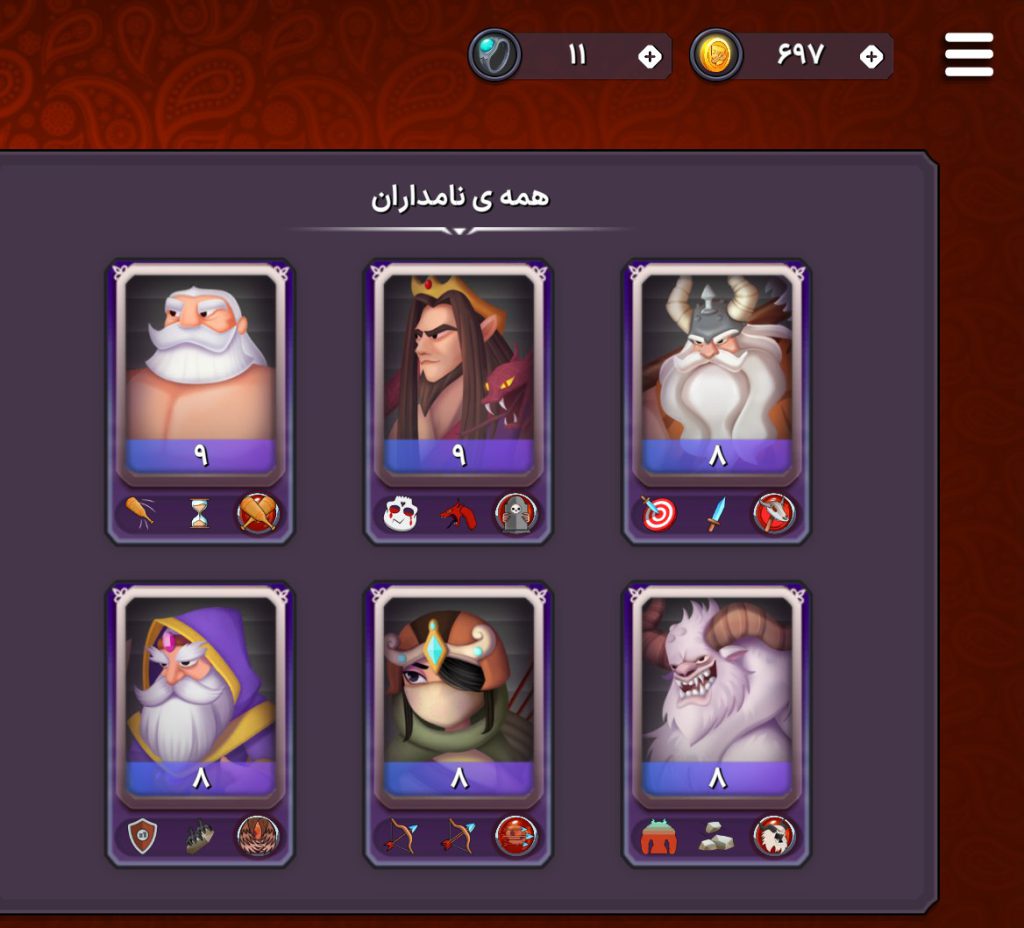The width and height of the screenshot is (1024, 928).
Task: Add more rings with the plus button
Action: pyautogui.click(x=650, y=56)
